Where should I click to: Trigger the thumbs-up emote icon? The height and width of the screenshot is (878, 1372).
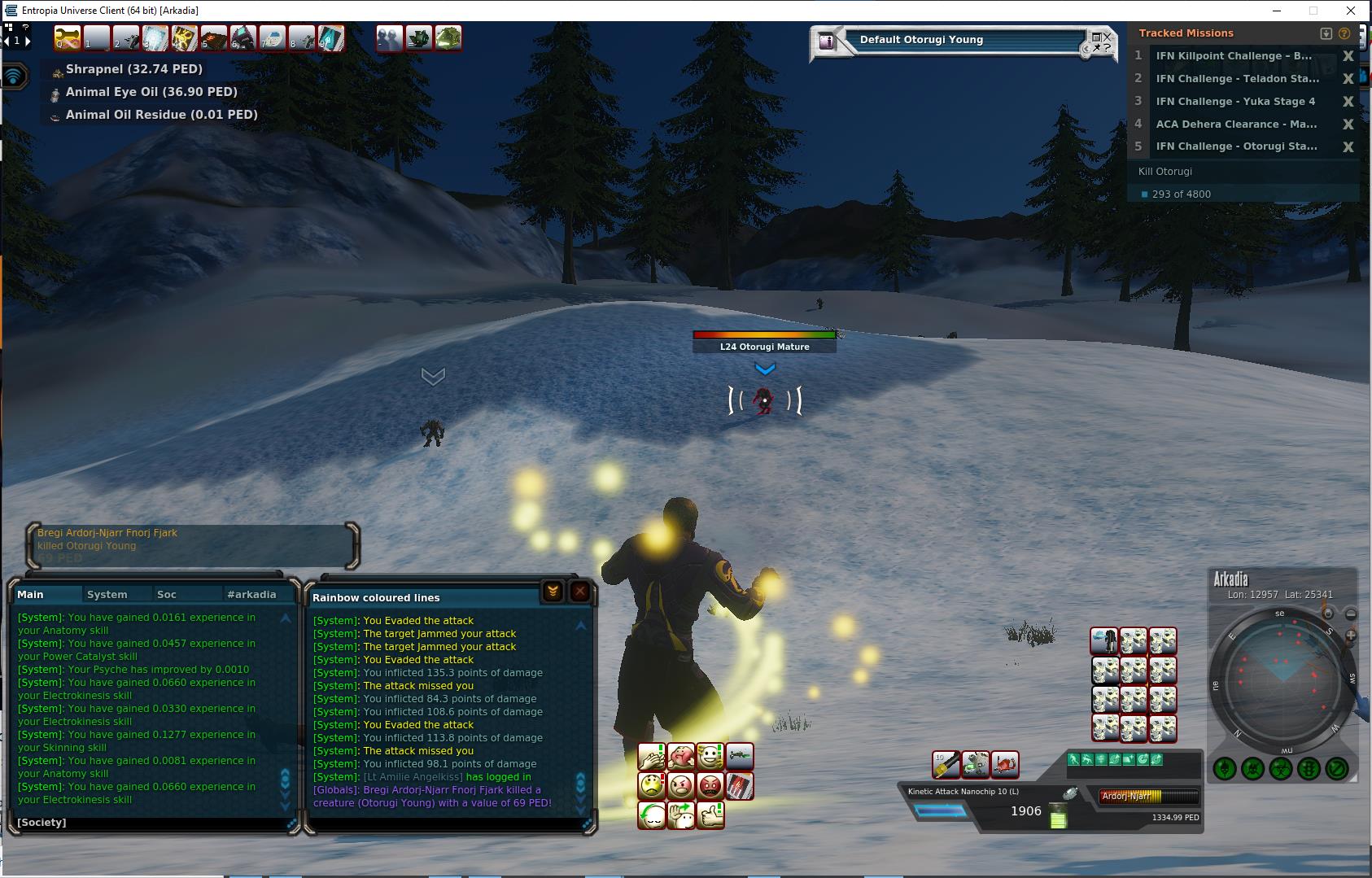[x=710, y=815]
